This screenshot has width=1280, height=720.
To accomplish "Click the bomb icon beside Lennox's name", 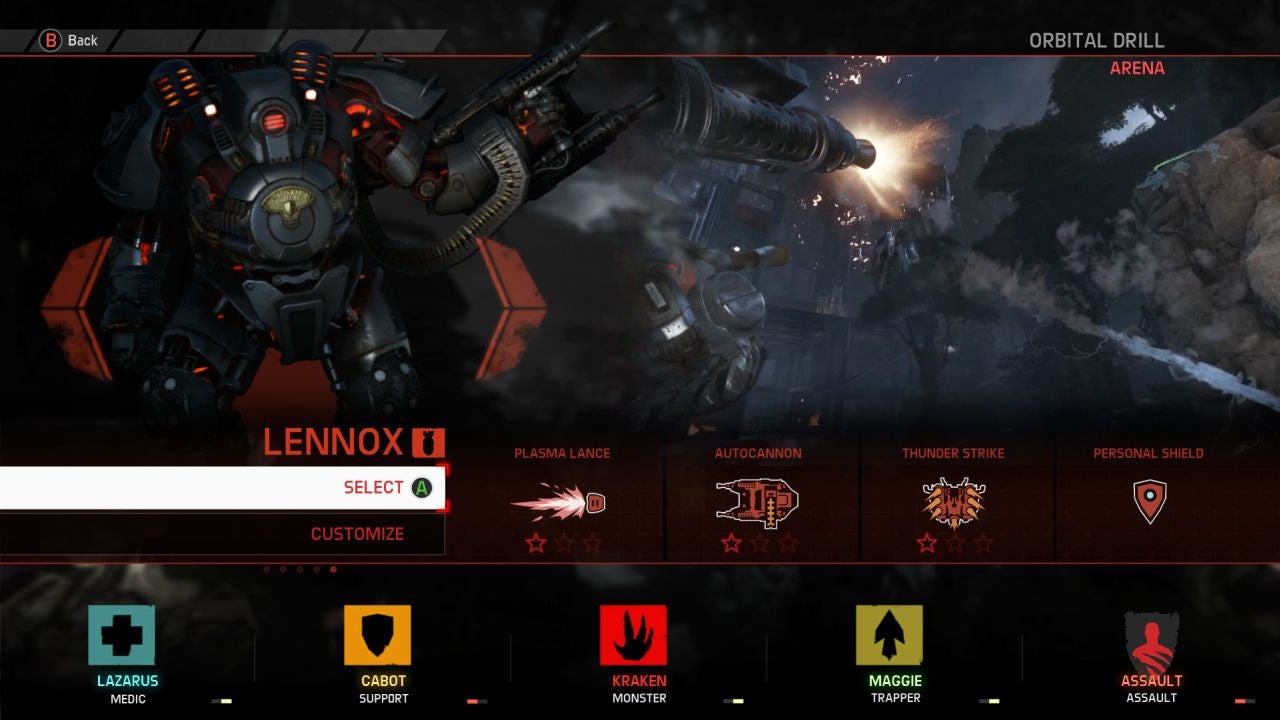I will click(427, 442).
